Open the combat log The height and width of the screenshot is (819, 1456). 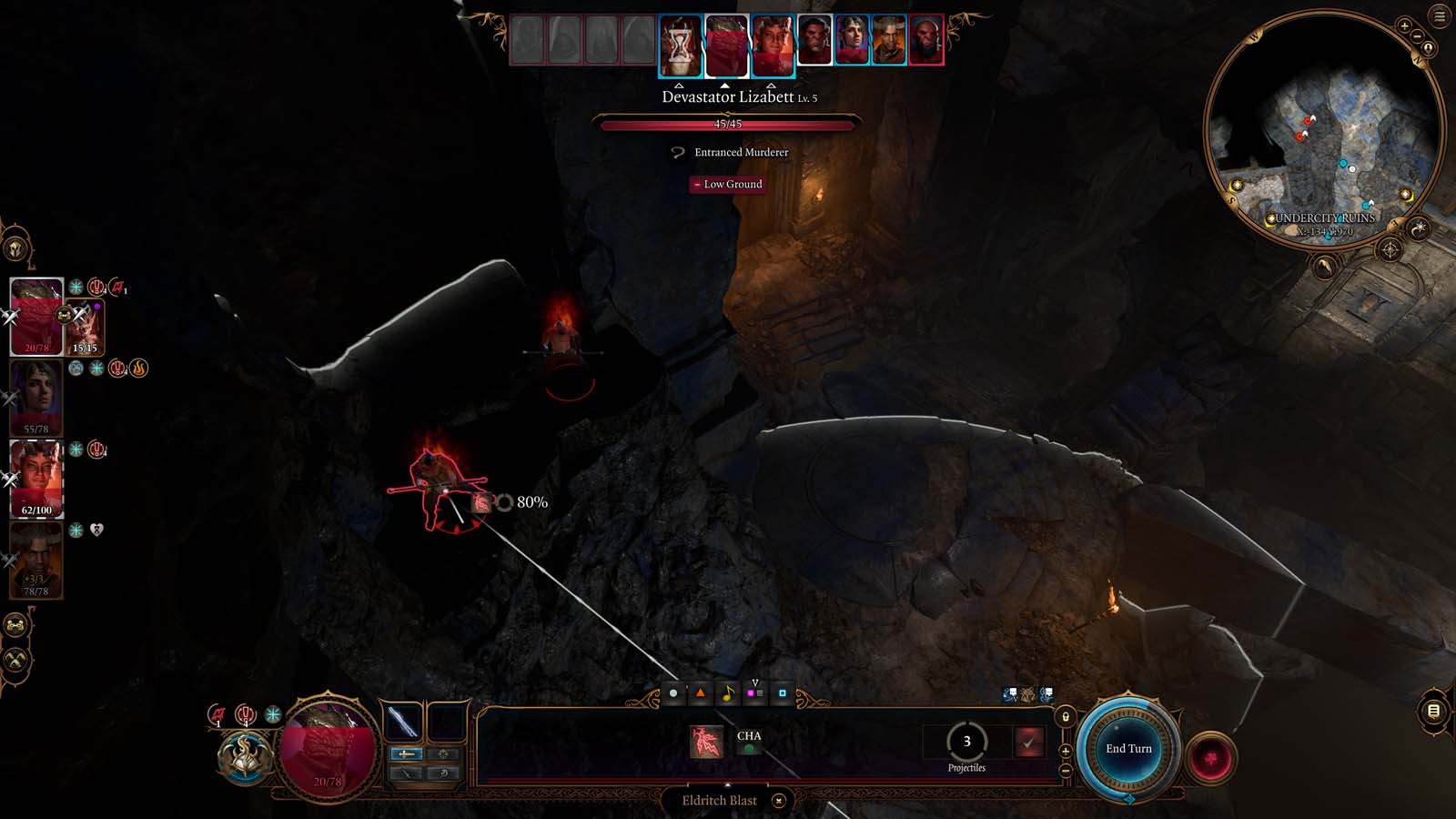(1432, 712)
